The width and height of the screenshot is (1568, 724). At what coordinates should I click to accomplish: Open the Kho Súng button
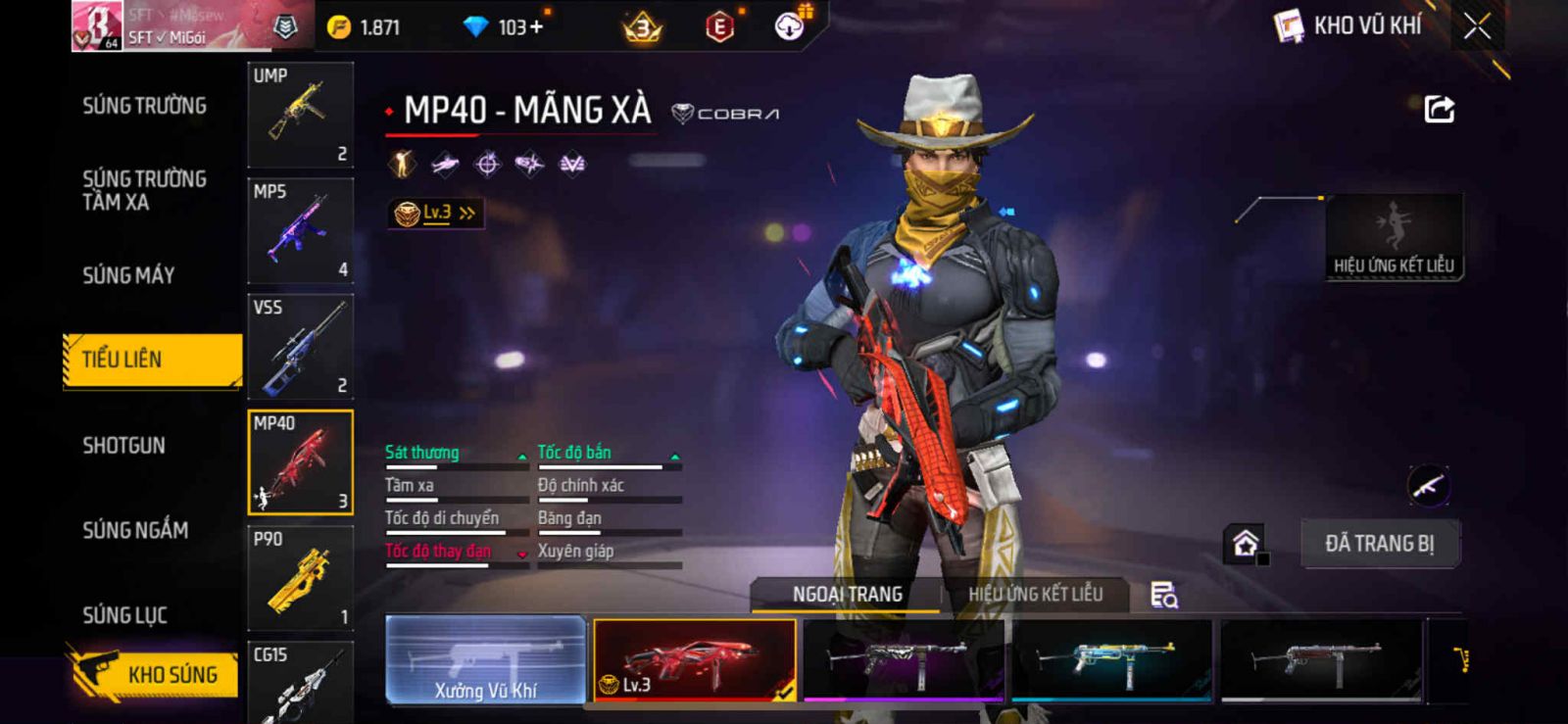pyautogui.click(x=154, y=674)
